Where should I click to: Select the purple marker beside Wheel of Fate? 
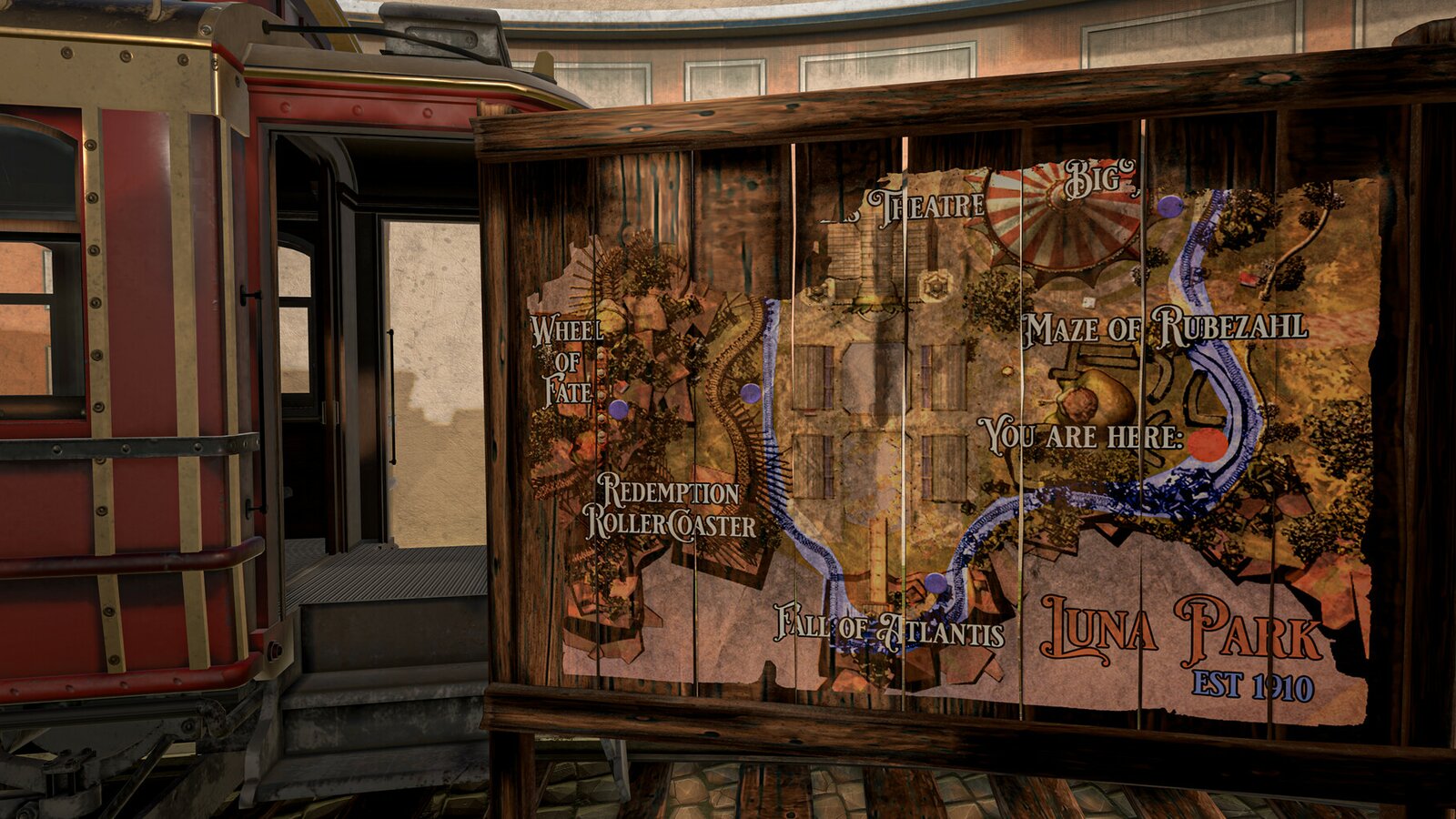(619, 409)
